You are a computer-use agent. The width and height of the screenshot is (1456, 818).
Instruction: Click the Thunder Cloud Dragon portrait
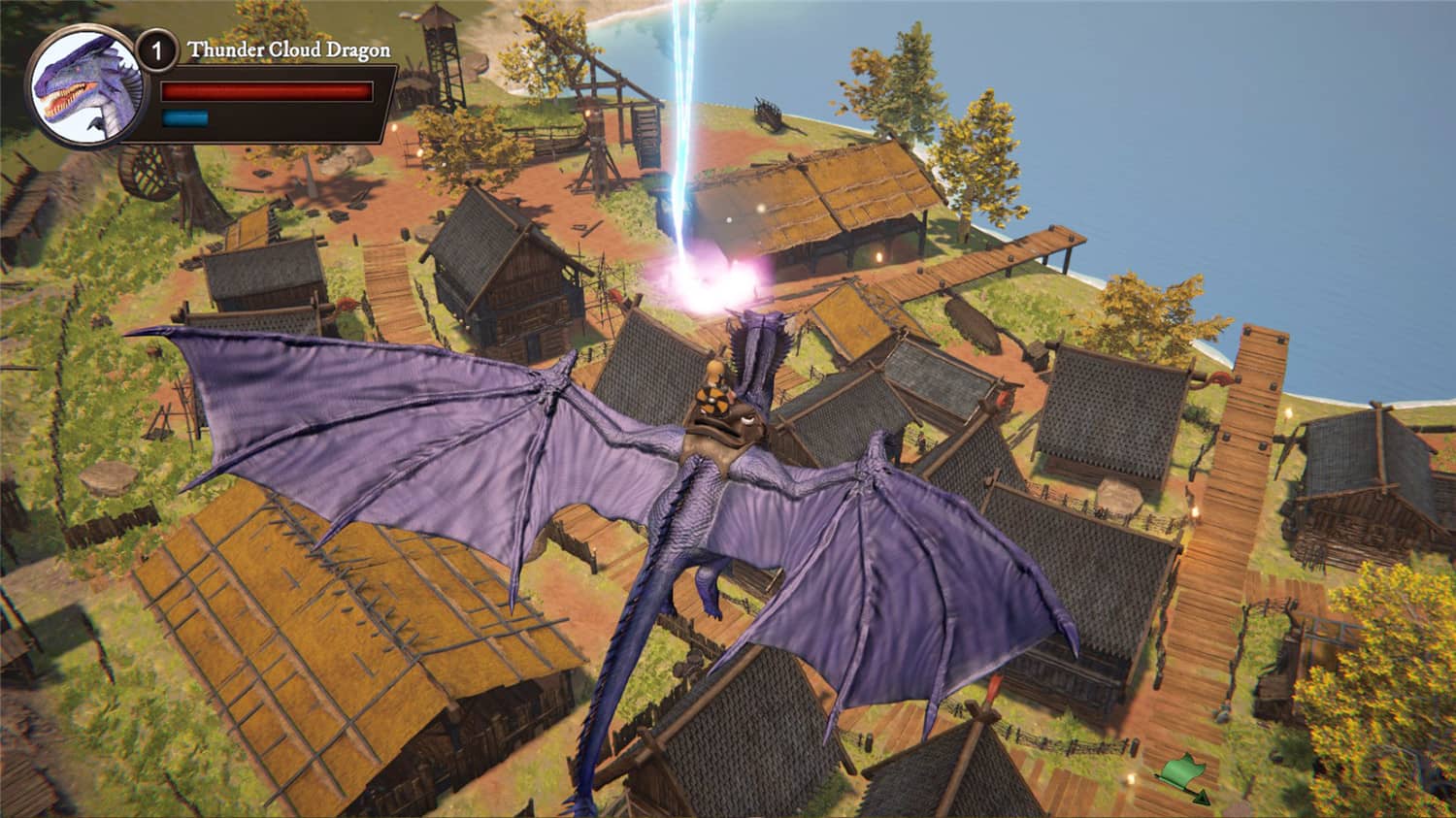(84, 87)
